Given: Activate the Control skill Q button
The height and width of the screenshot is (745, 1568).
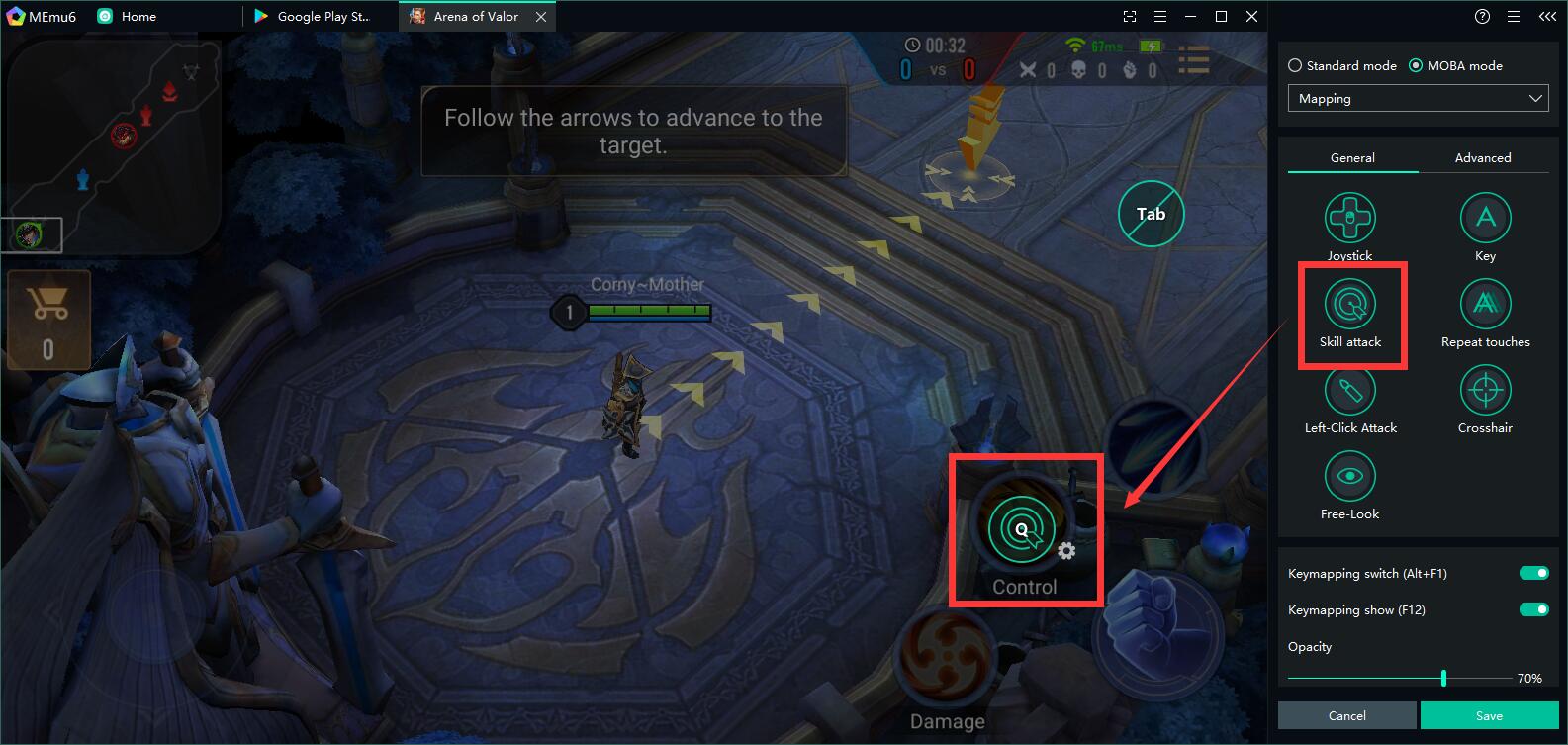Looking at the screenshot, I should click(x=1021, y=529).
